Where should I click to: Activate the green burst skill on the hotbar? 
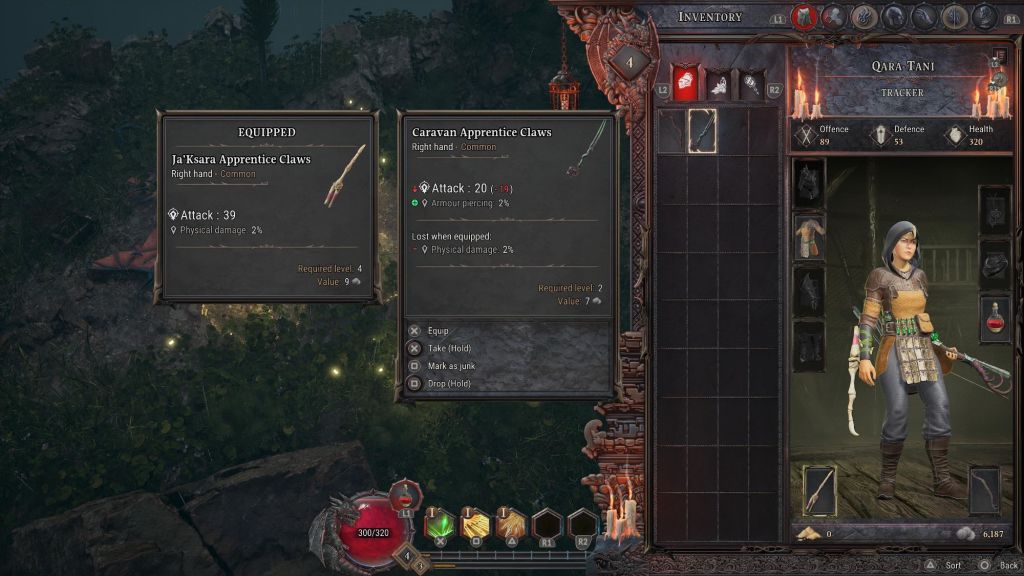coord(439,523)
